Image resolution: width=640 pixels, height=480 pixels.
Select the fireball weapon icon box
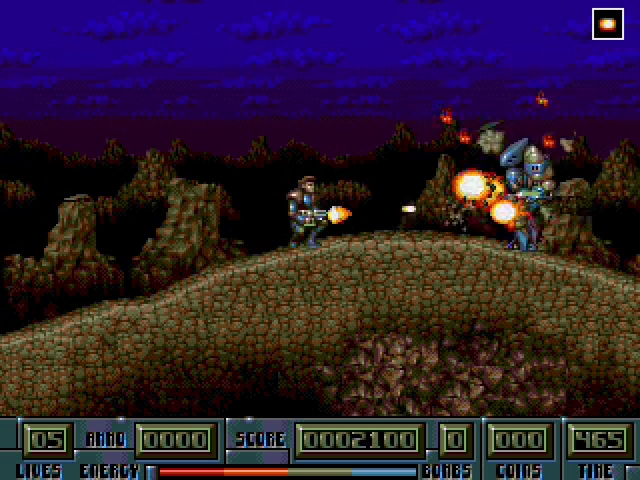(x=607, y=23)
